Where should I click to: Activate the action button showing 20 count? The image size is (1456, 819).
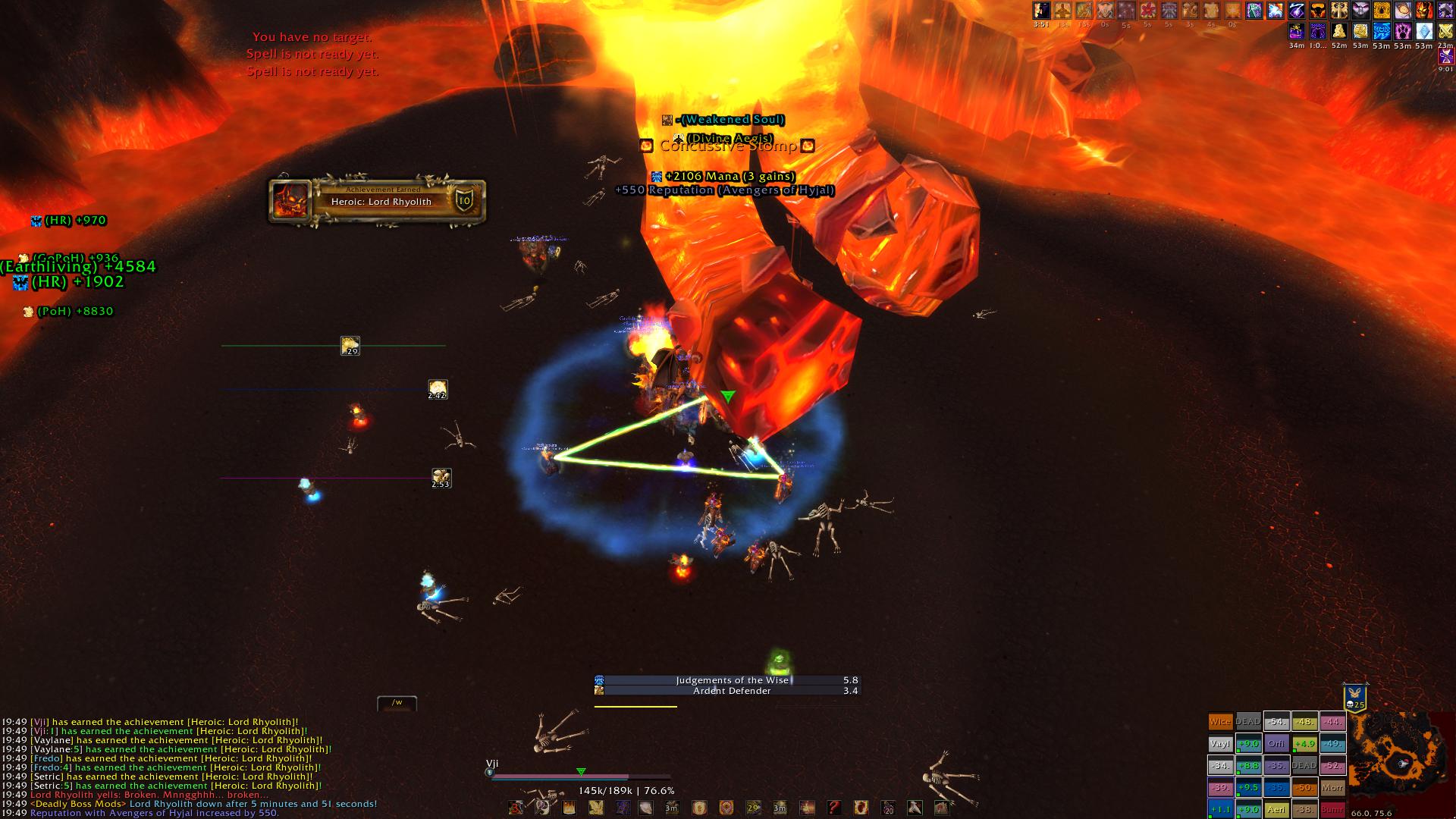(x=887, y=808)
